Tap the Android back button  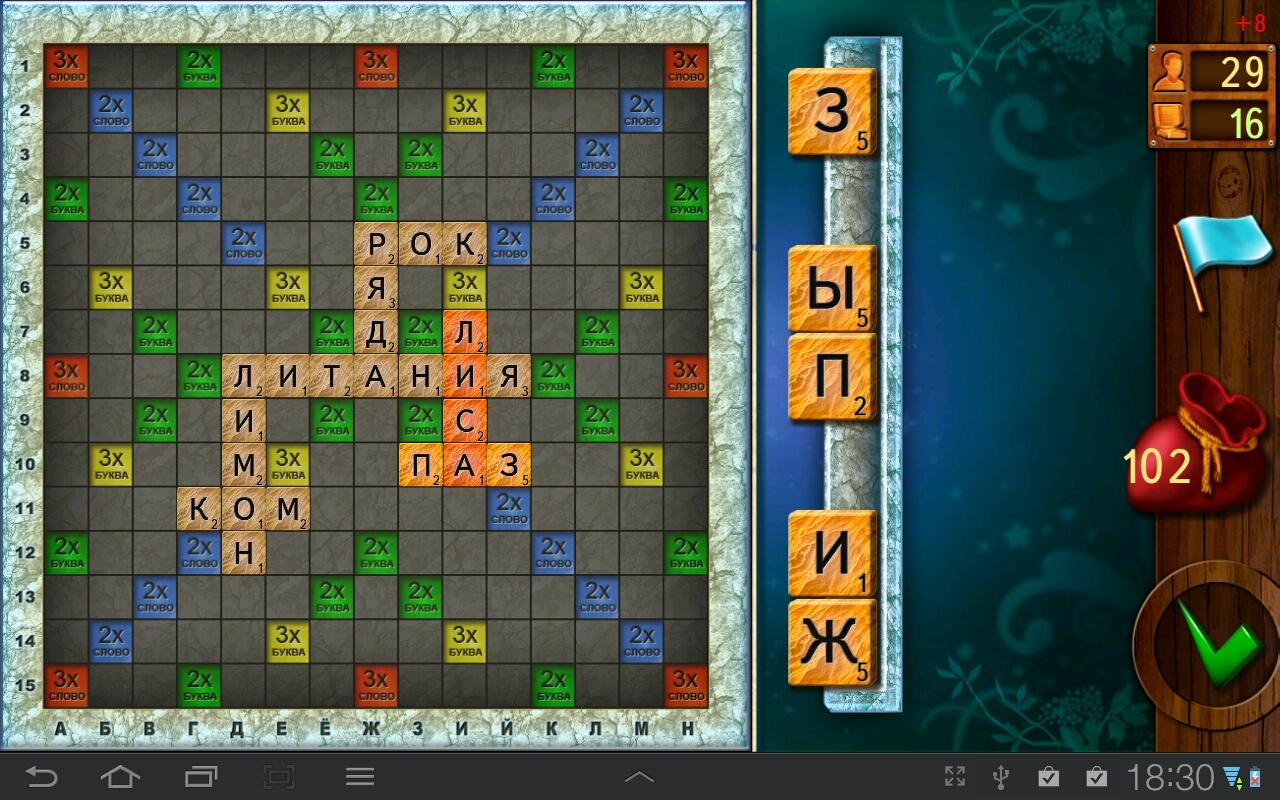tap(41, 776)
